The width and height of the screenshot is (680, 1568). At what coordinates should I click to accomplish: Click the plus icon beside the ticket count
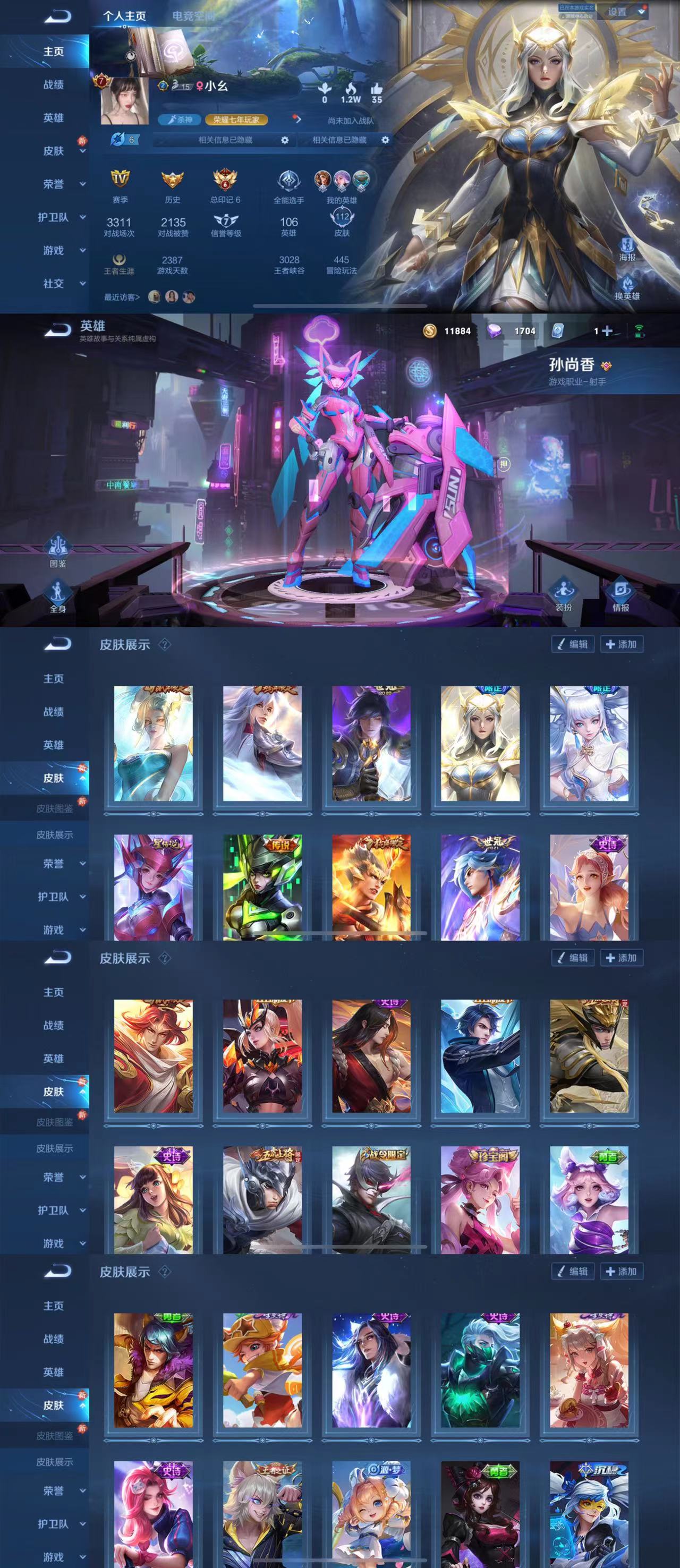point(607,330)
